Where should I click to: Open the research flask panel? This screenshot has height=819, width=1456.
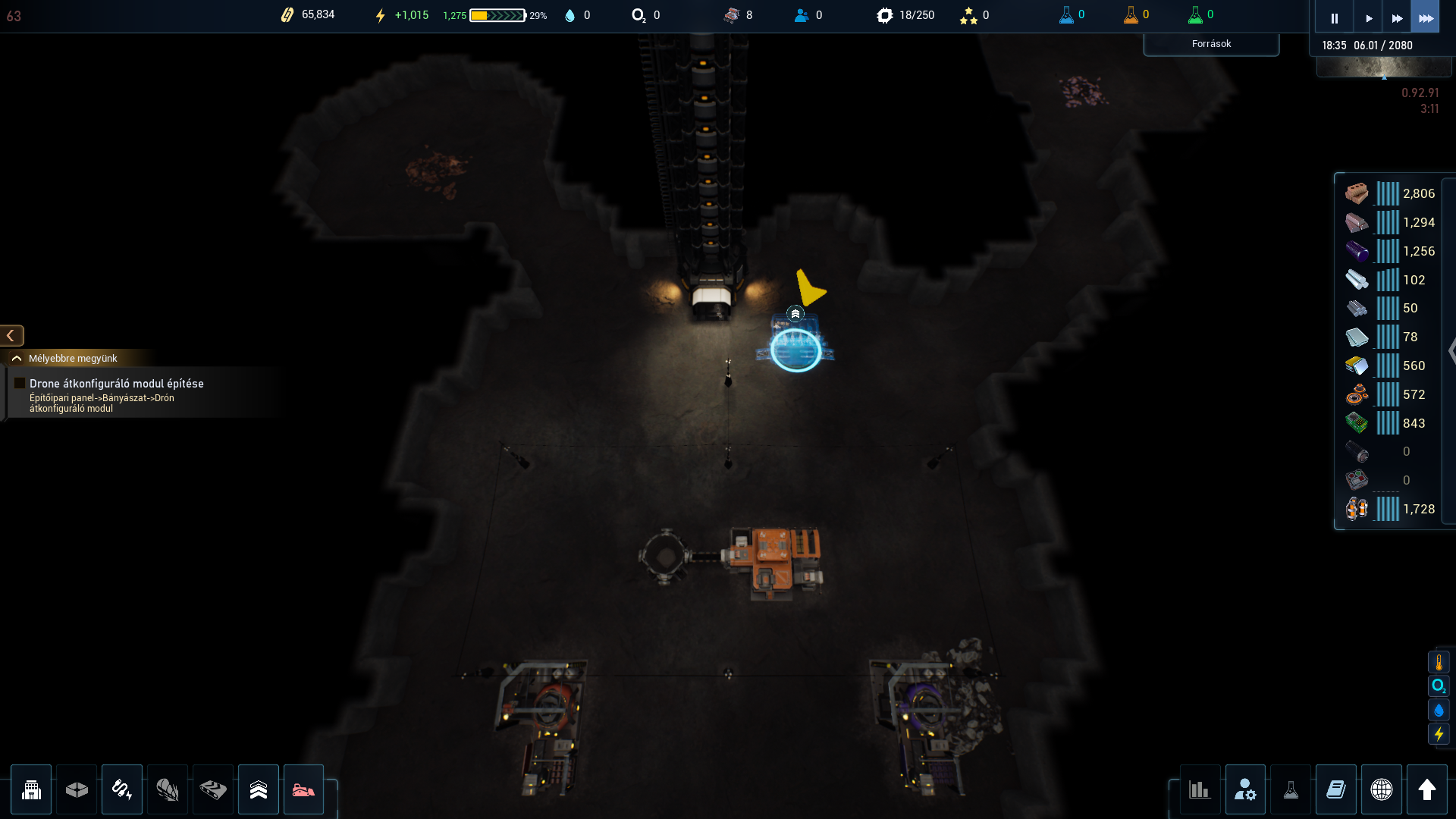click(x=1291, y=789)
